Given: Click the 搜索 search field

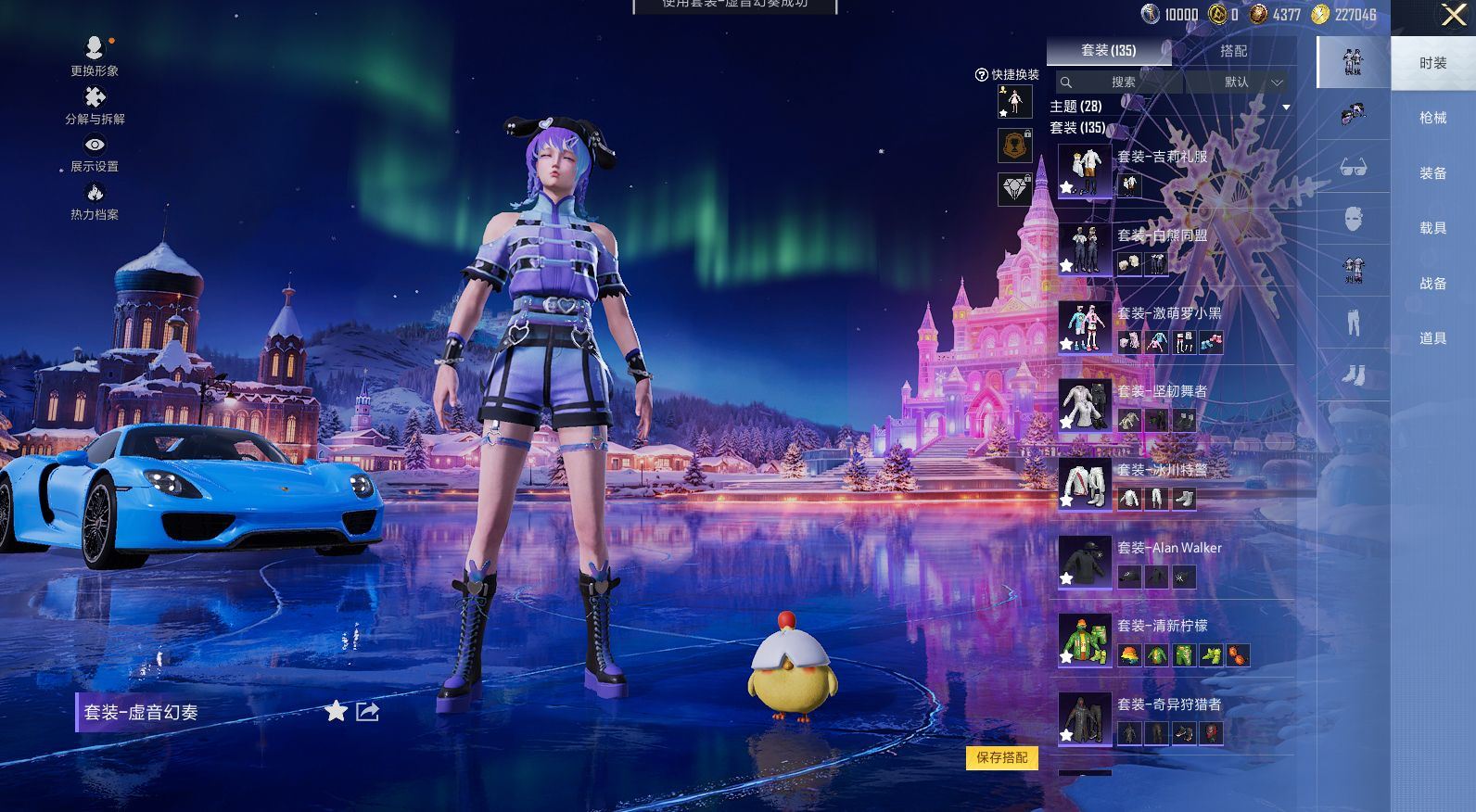Looking at the screenshot, I should pyautogui.click(x=1124, y=82).
